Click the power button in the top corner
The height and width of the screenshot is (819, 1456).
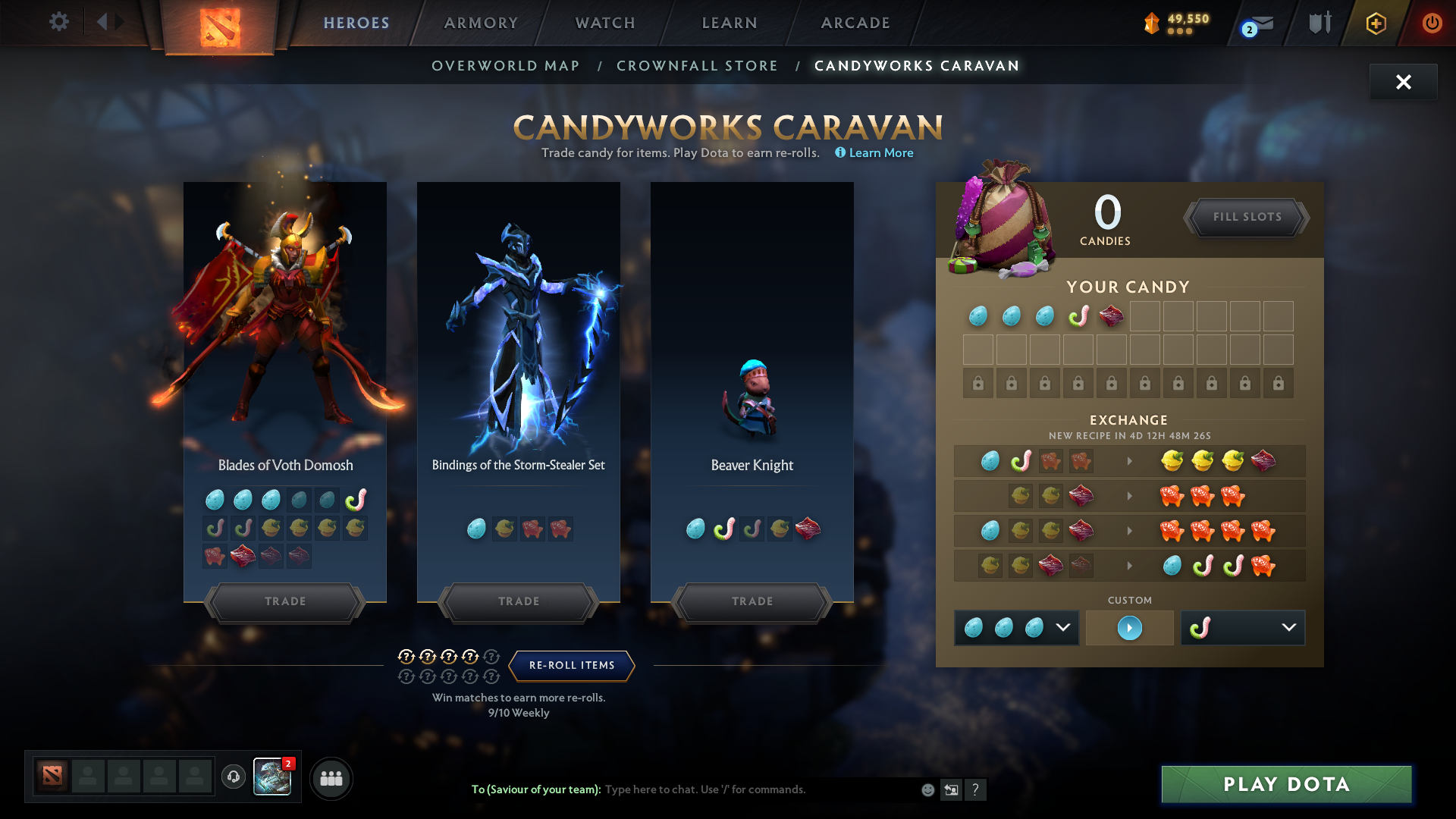pos(1432,23)
